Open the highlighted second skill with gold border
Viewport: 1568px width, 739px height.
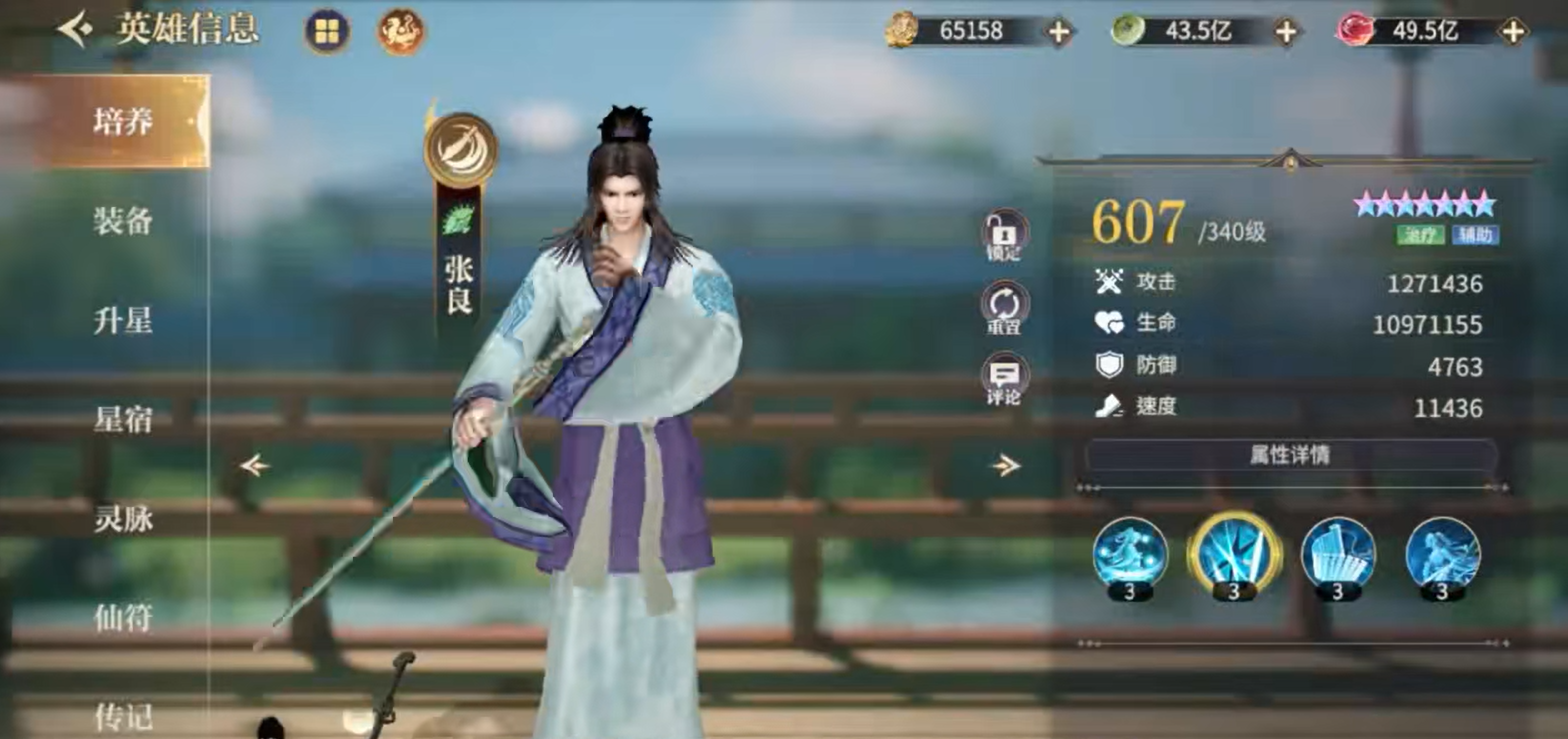1236,556
